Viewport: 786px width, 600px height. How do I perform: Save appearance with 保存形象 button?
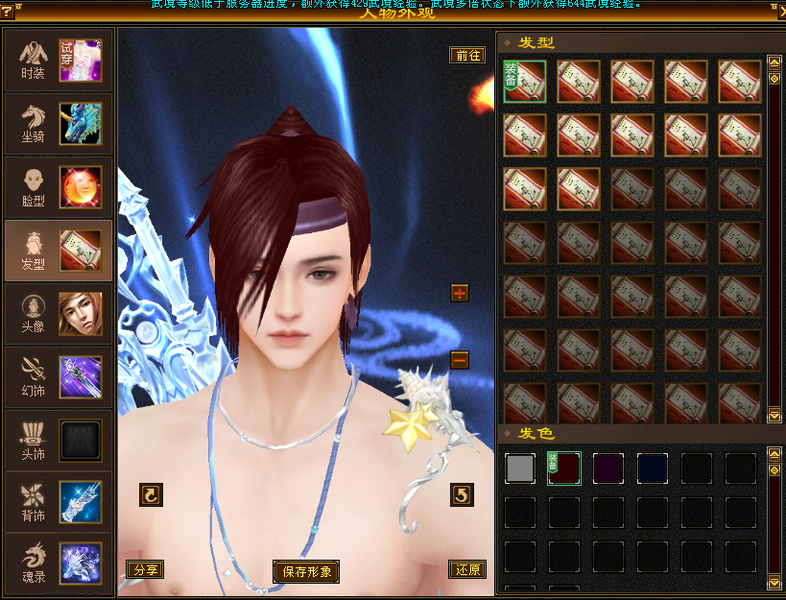click(x=306, y=572)
